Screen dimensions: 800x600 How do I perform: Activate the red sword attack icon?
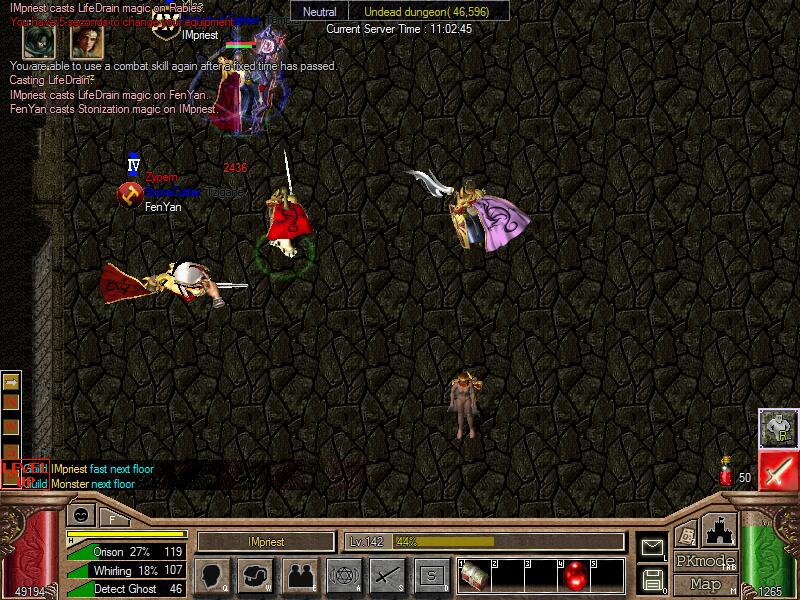(x=777, y=470)
